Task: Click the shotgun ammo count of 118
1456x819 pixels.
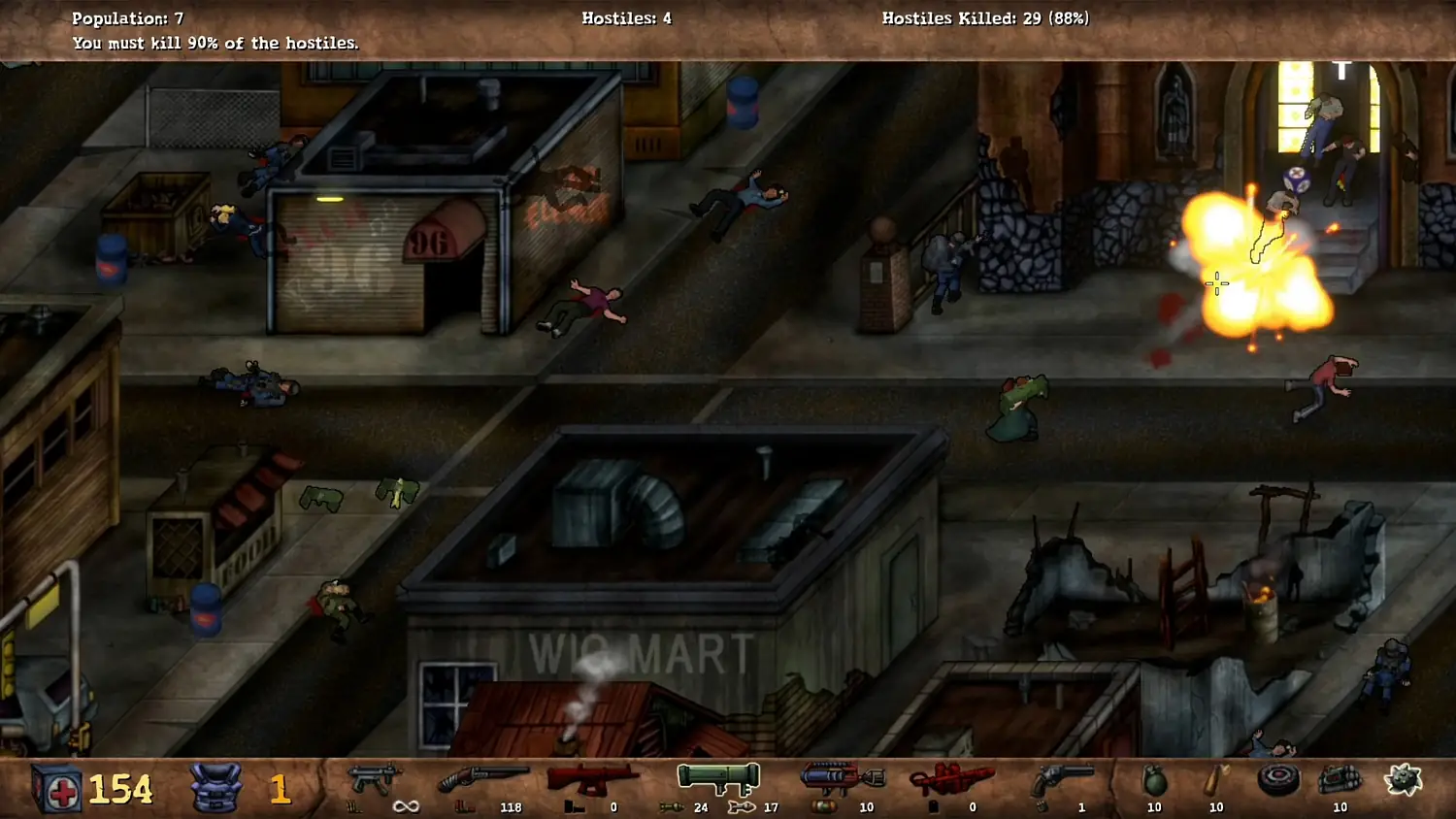Action: 511,806
